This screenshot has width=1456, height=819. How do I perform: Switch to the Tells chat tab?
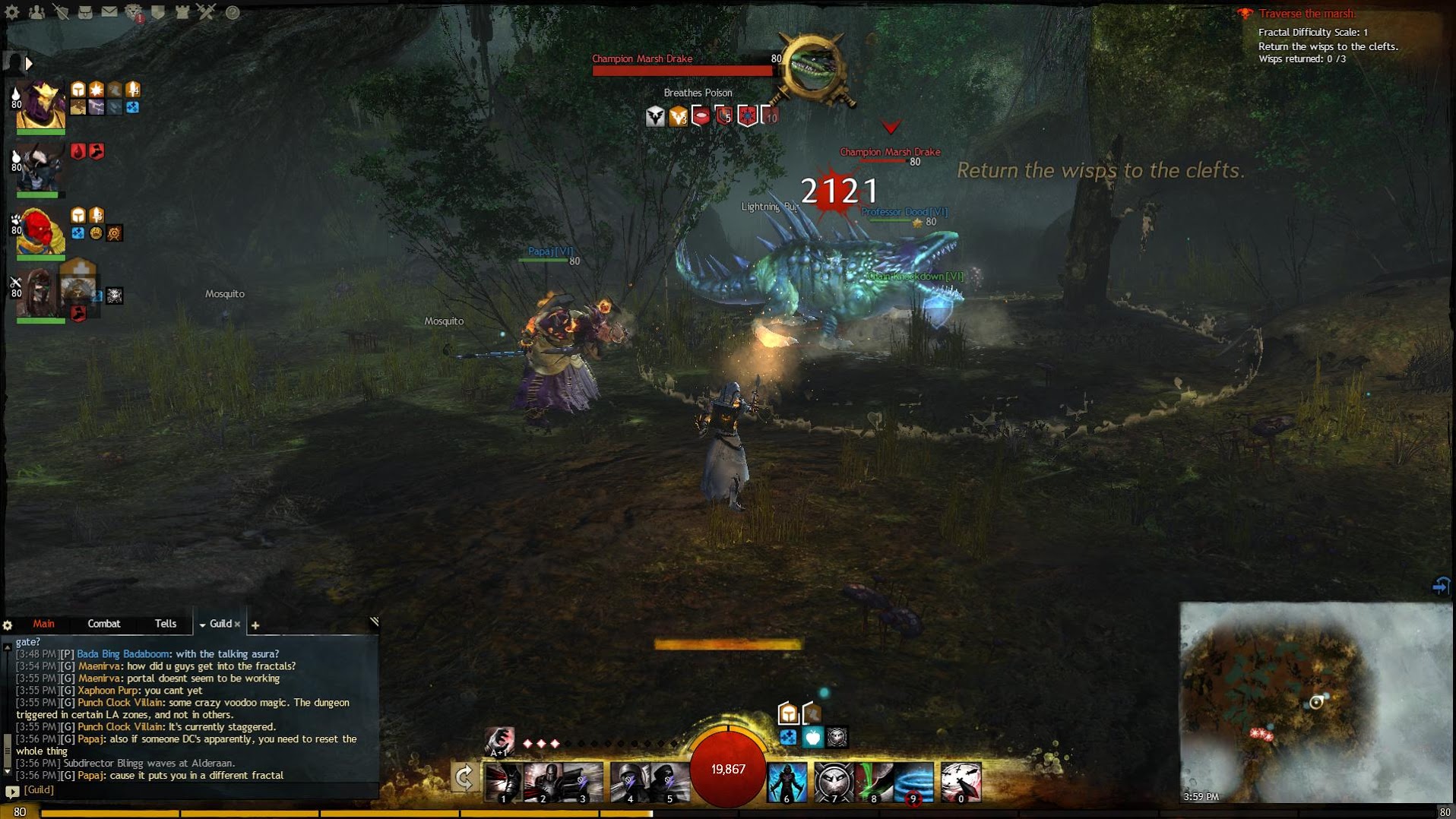coord(166,624)
